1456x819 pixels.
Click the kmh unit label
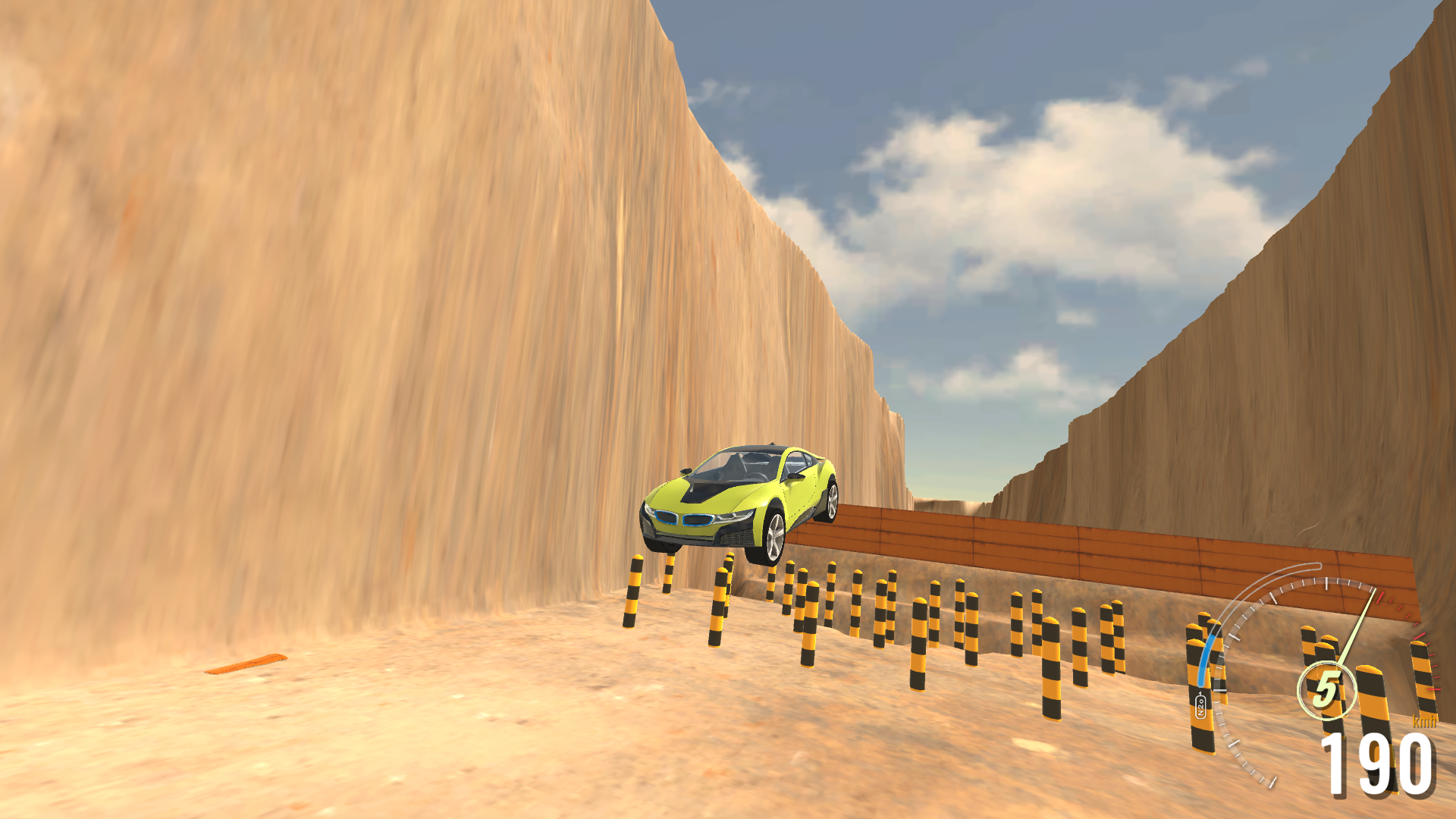click(1424, 722)
